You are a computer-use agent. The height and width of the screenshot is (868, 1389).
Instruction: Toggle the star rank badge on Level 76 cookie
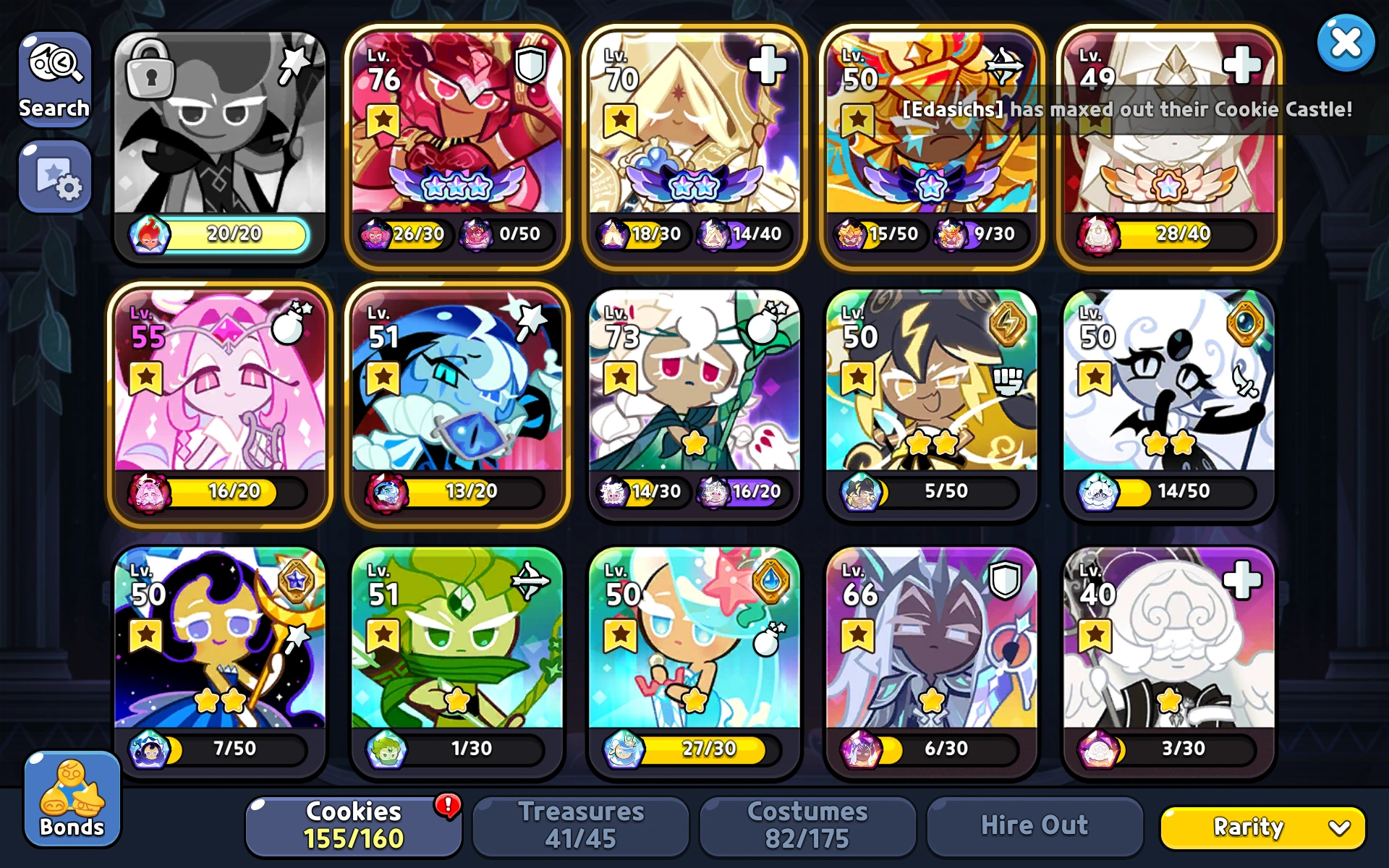[x=383, y=117]
